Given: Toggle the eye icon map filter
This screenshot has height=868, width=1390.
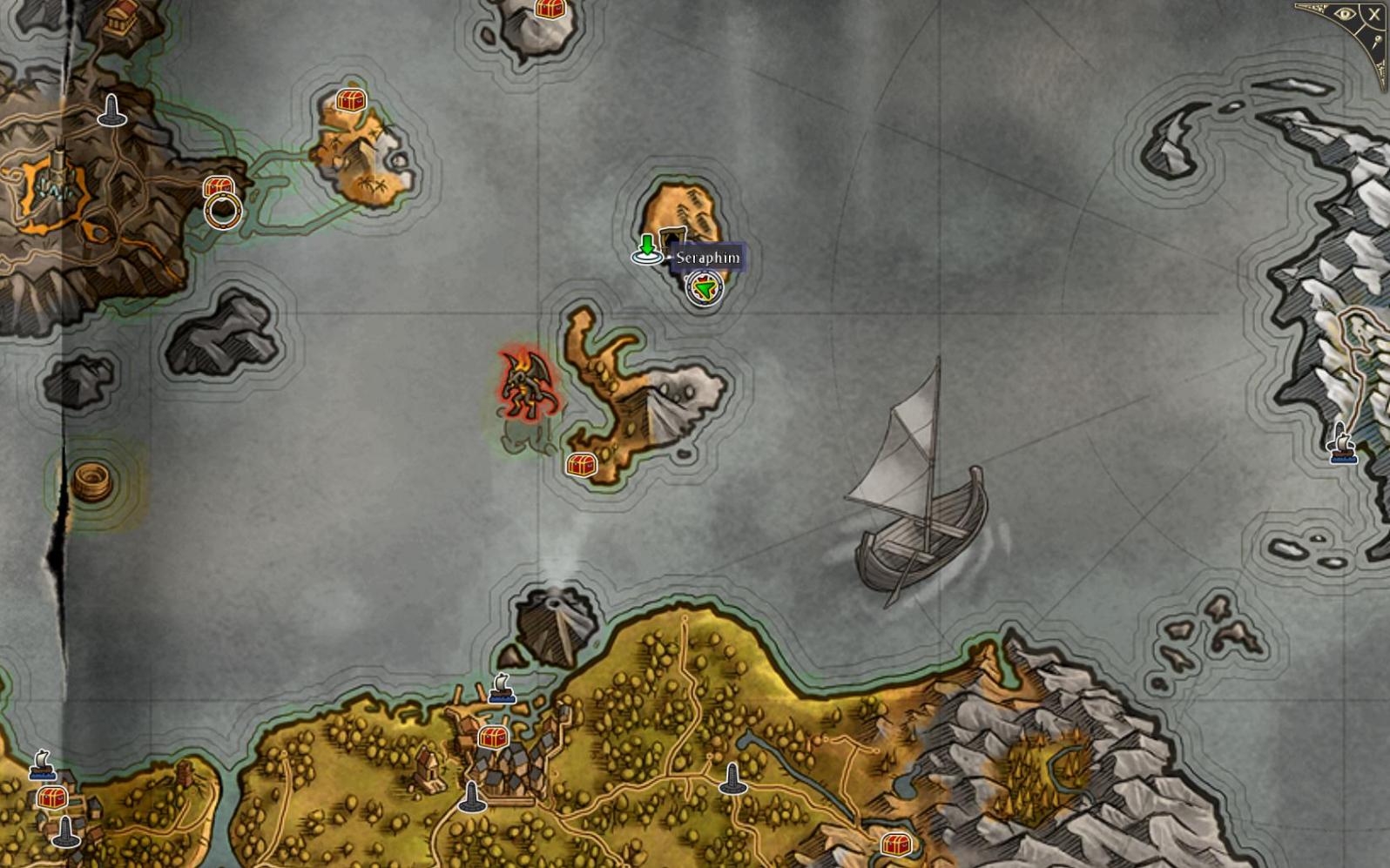Looking at the screenshot, I should coord(1345,14).
